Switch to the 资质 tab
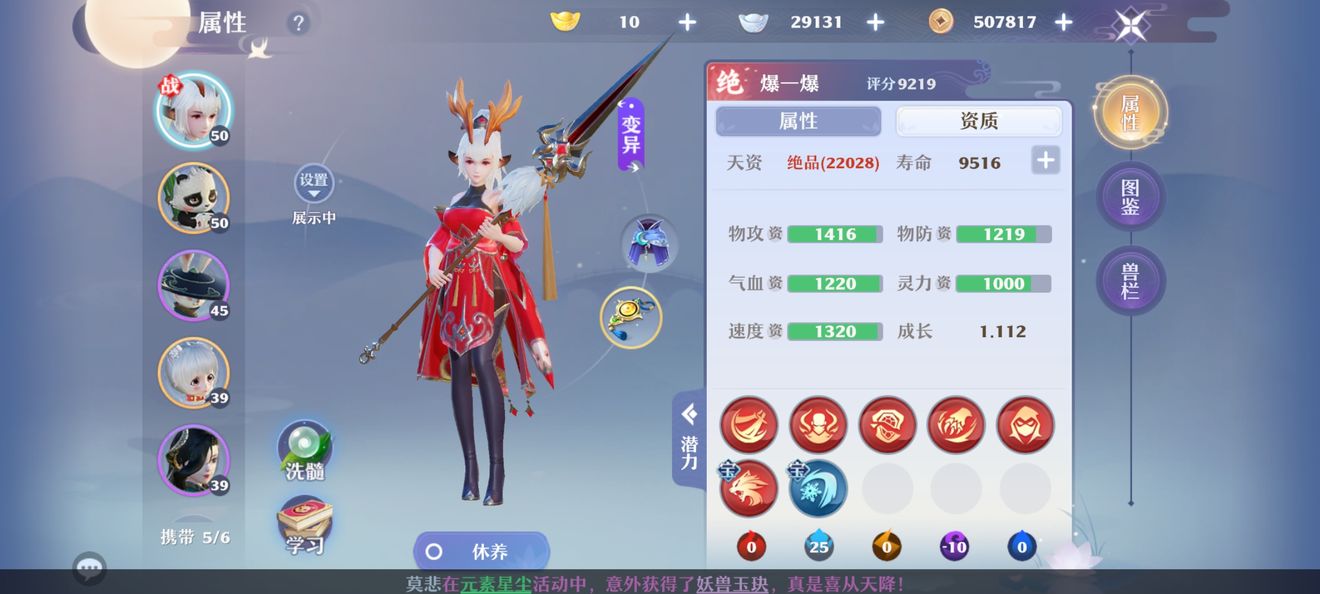1320x594 pixels. coord(978,121)
